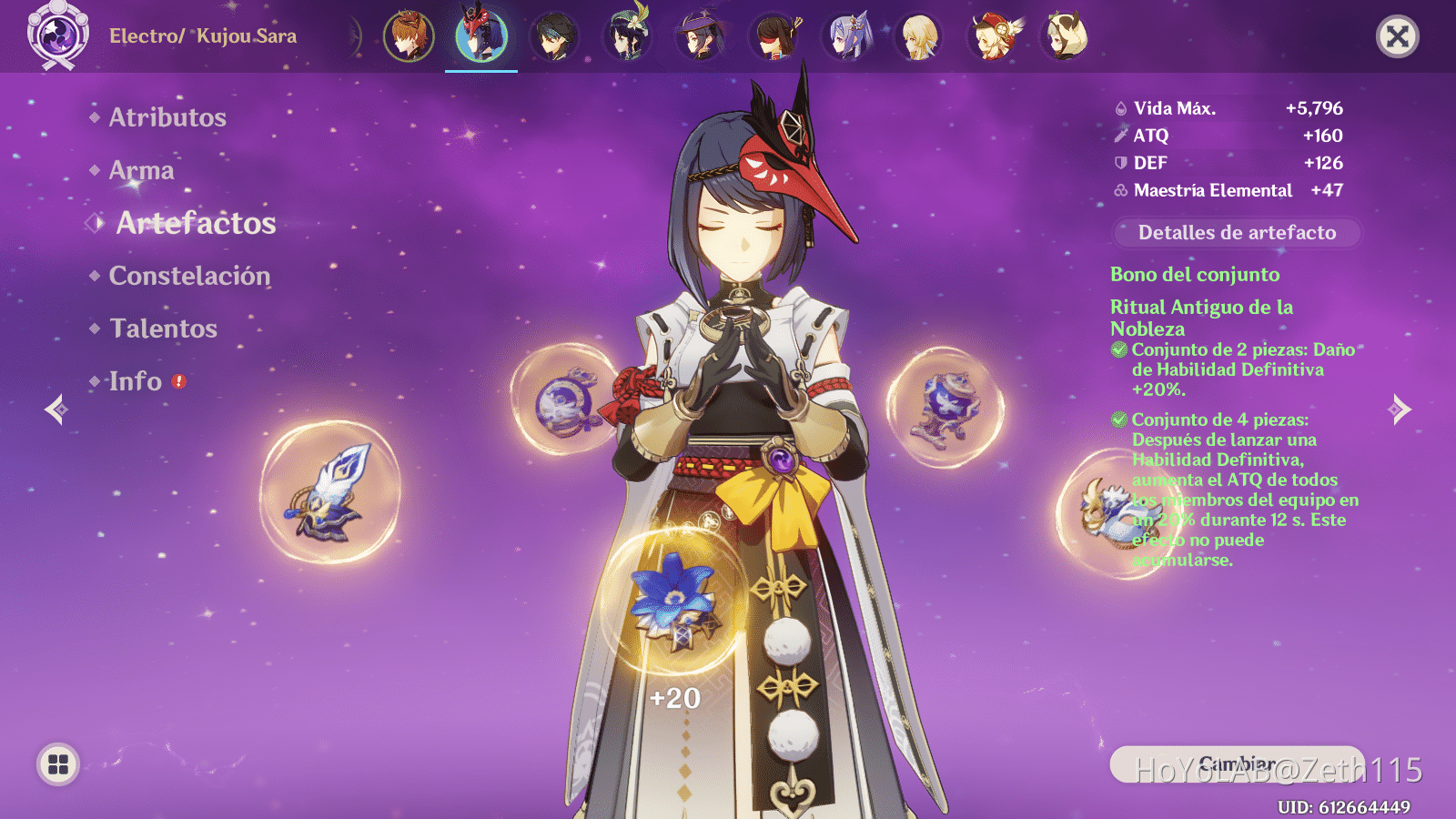View the Talentos section
Image resolution: width=1456 pixels, height=819 pixels.
[162, 329]
